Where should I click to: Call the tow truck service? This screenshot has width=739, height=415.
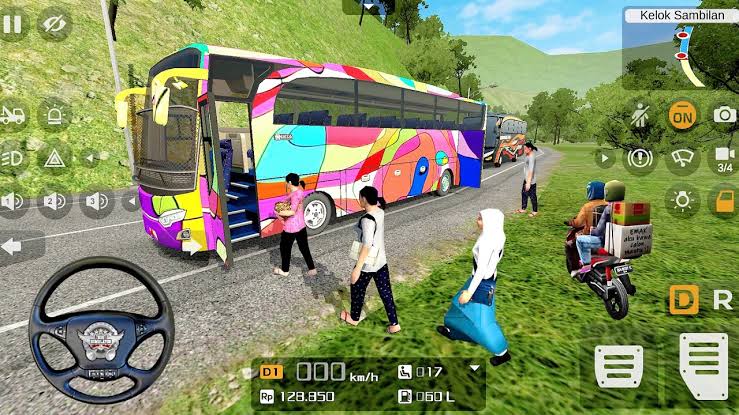click(13, 115)
